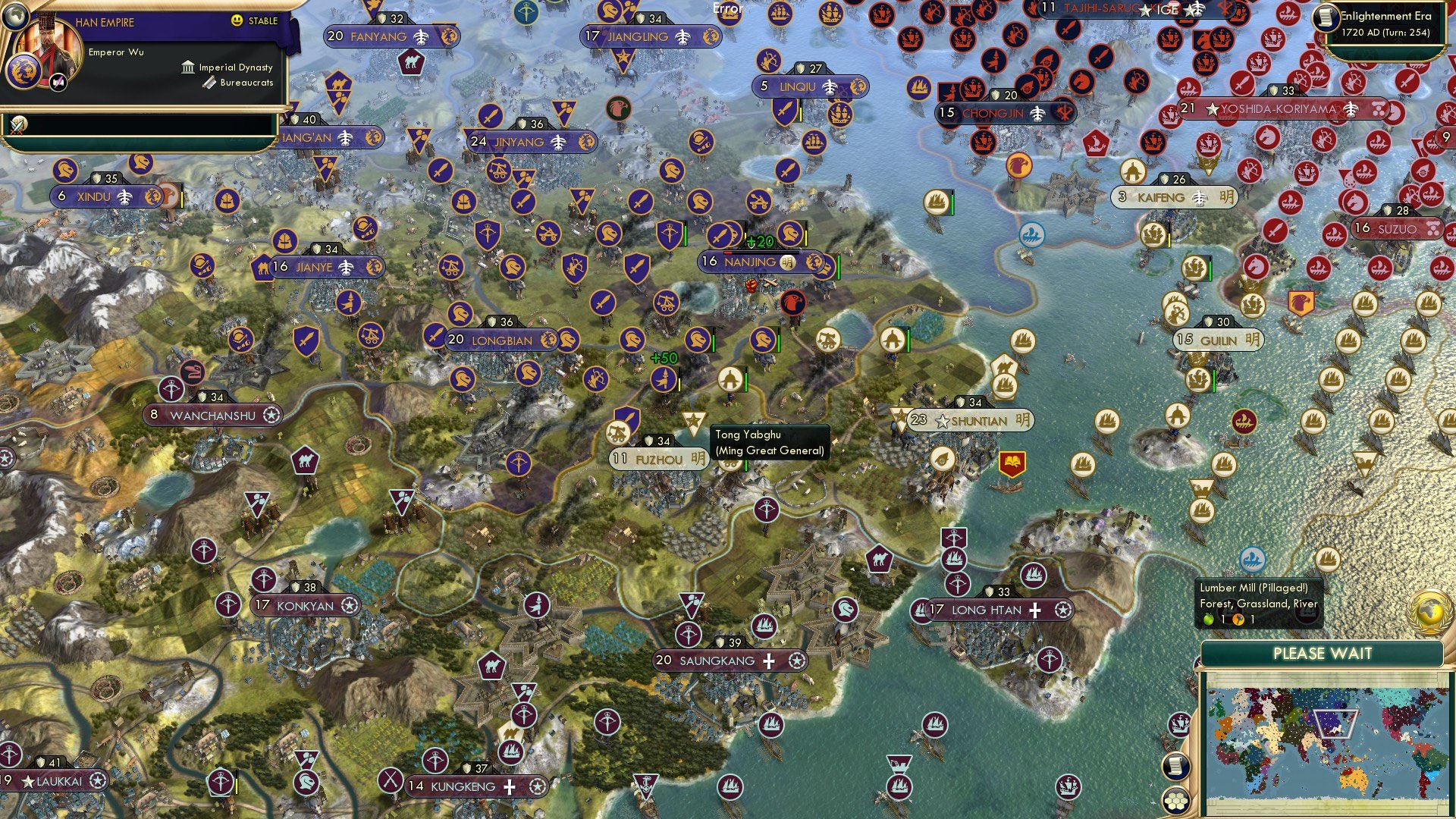This screenshot has width=1456, height=819.
Task: Click the viewport trapezoid on the minimap
Action: 1336,724
